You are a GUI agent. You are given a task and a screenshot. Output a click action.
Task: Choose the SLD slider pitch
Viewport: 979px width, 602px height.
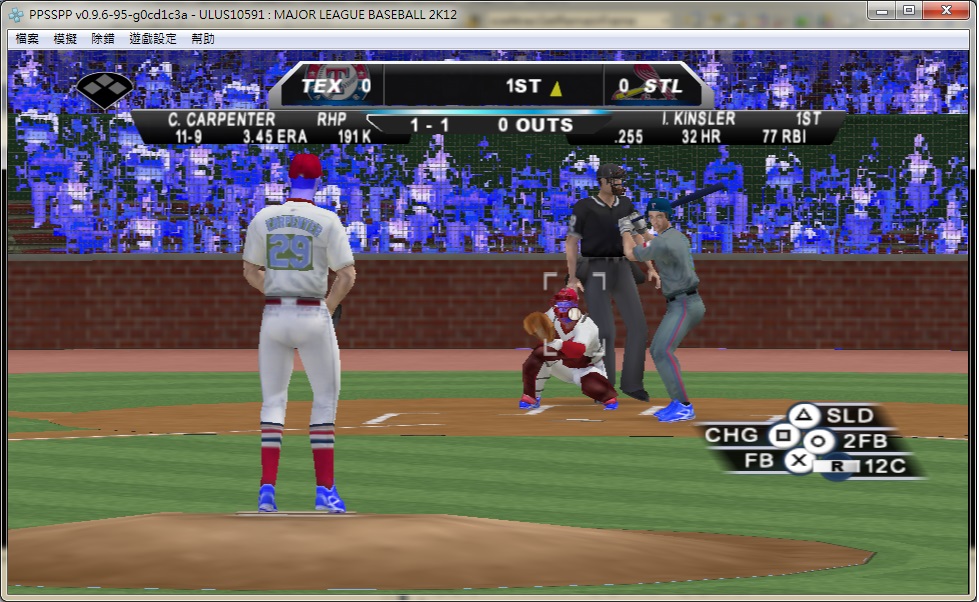806,416
